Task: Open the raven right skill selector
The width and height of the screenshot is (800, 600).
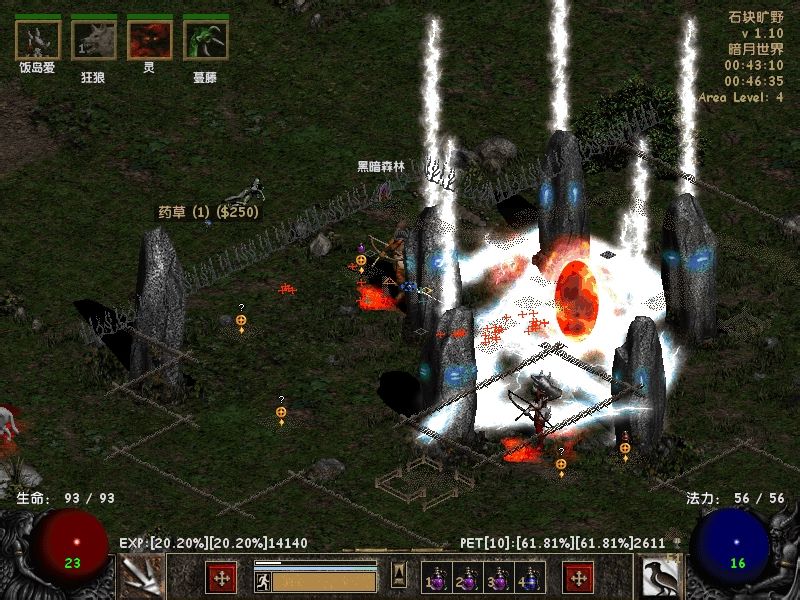Action: (661, 578)
